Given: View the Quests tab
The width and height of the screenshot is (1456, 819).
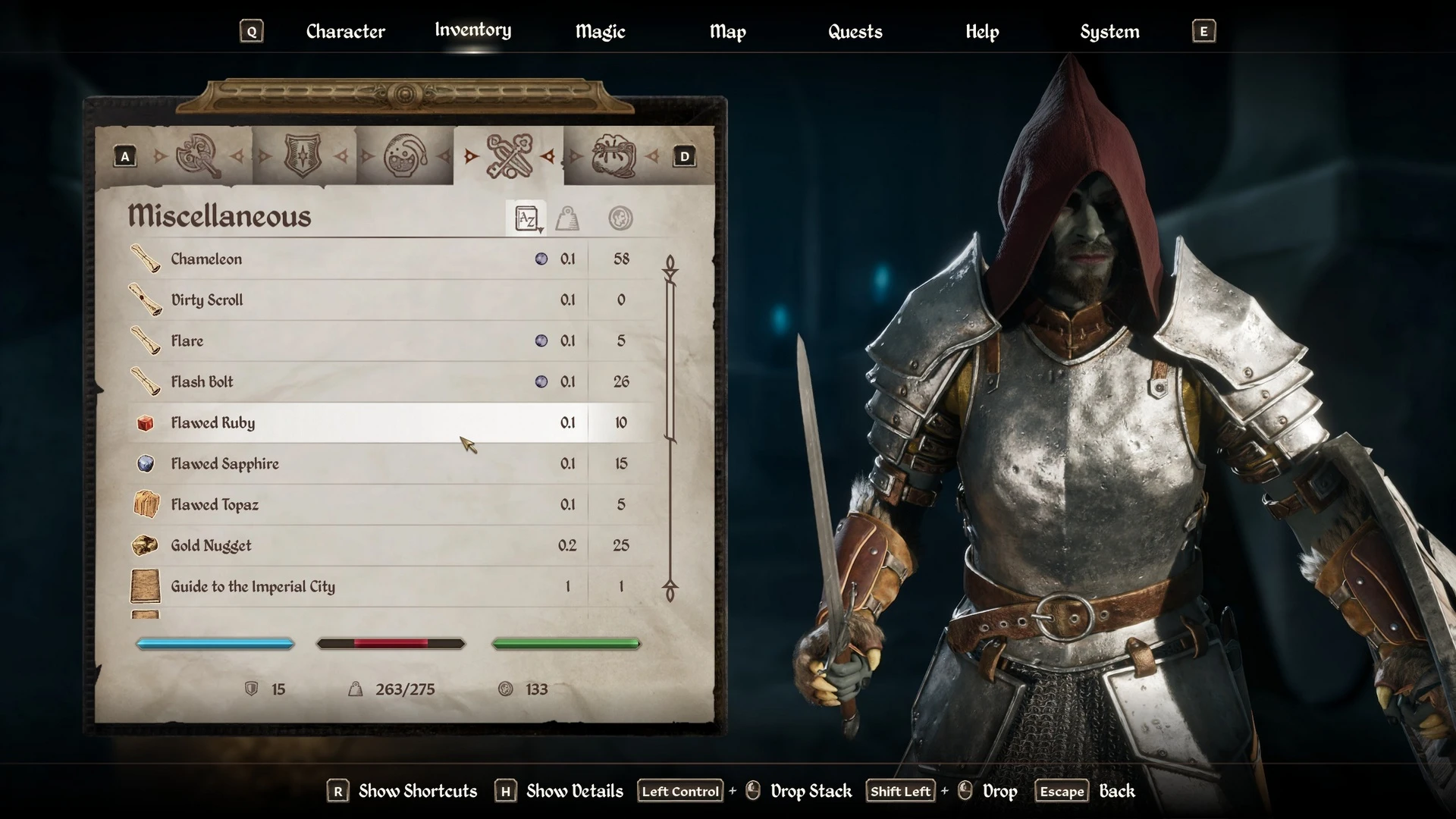Looking at the screenshot, I should [x=855, y=32].
